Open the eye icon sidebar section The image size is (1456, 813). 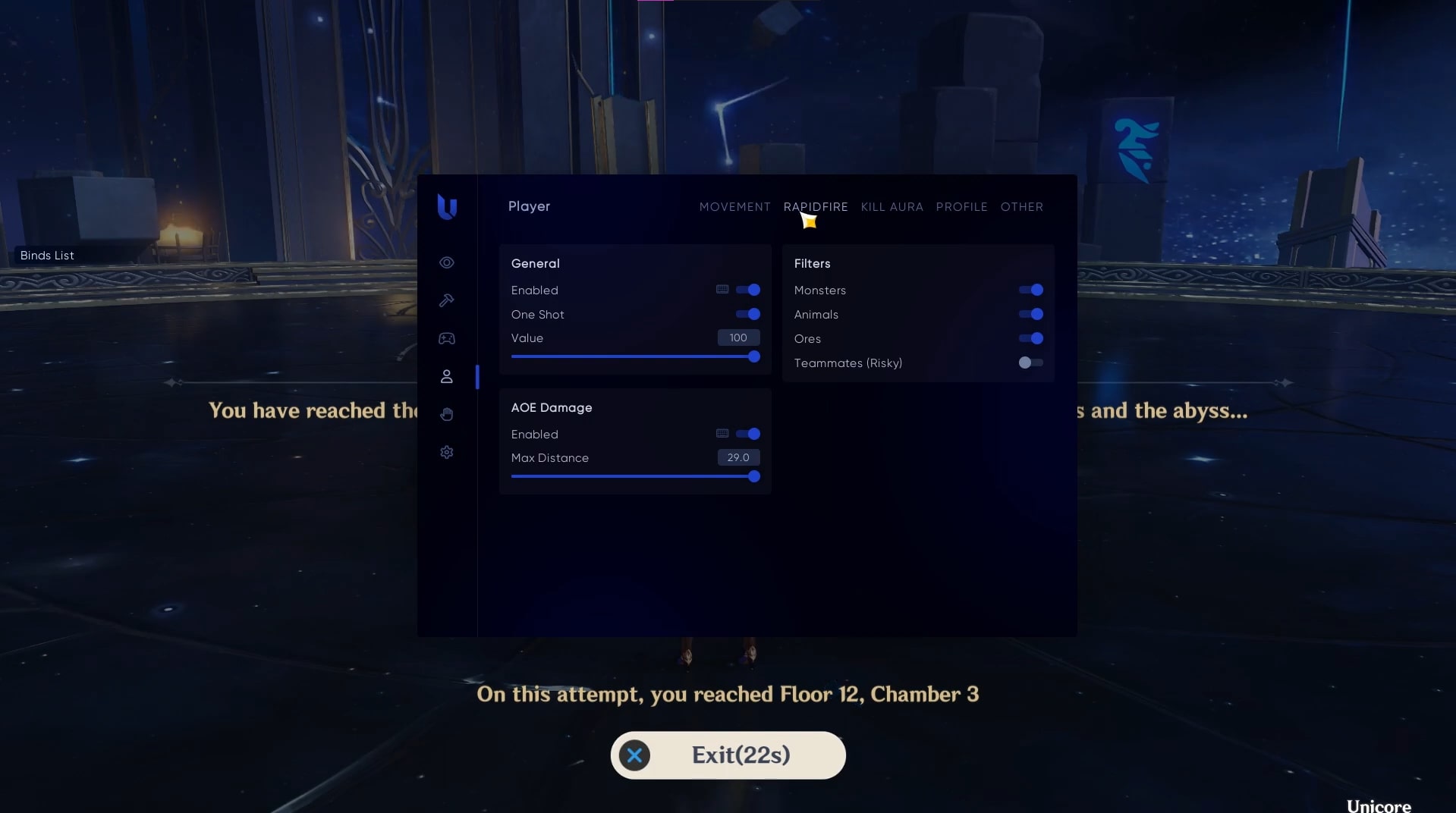[x=447, y=262]
